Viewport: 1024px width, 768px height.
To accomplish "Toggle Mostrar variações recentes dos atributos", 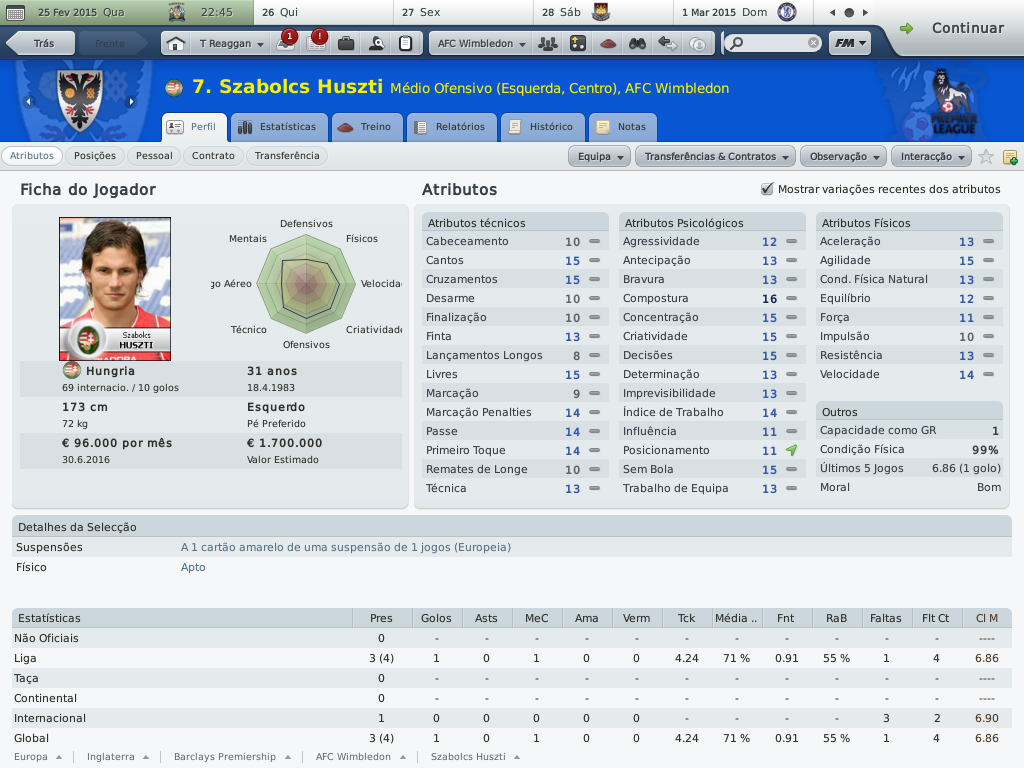I will coord(768,189).
